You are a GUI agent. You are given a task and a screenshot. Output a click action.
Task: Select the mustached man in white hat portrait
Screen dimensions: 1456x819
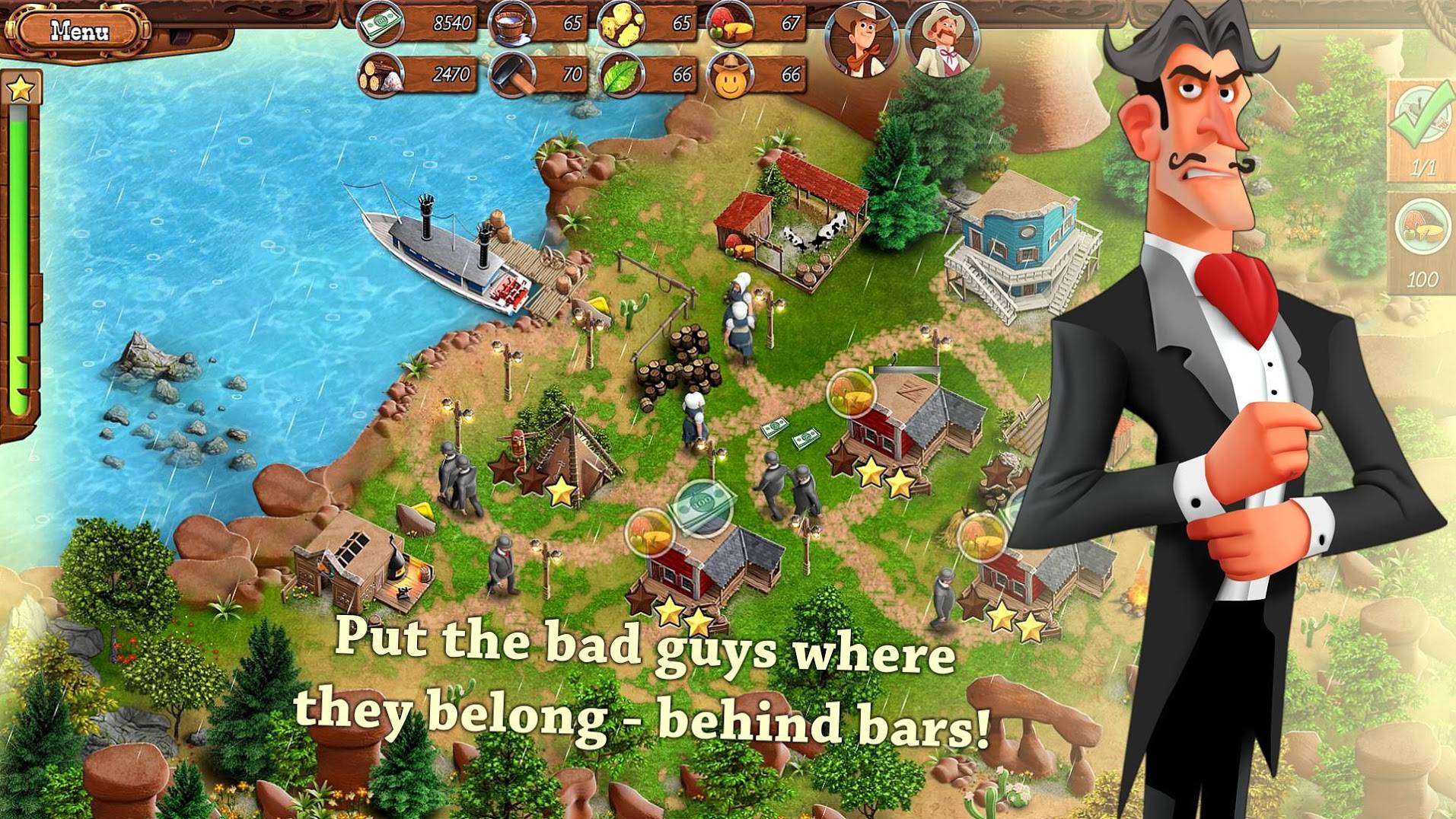(x=942, y=39)
